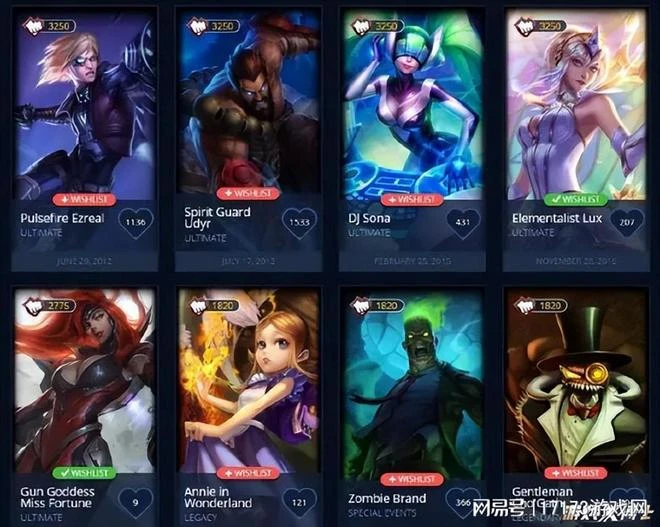Open the Zombie Brand skin artwork
Screen dimensions: 660x527
411,390
